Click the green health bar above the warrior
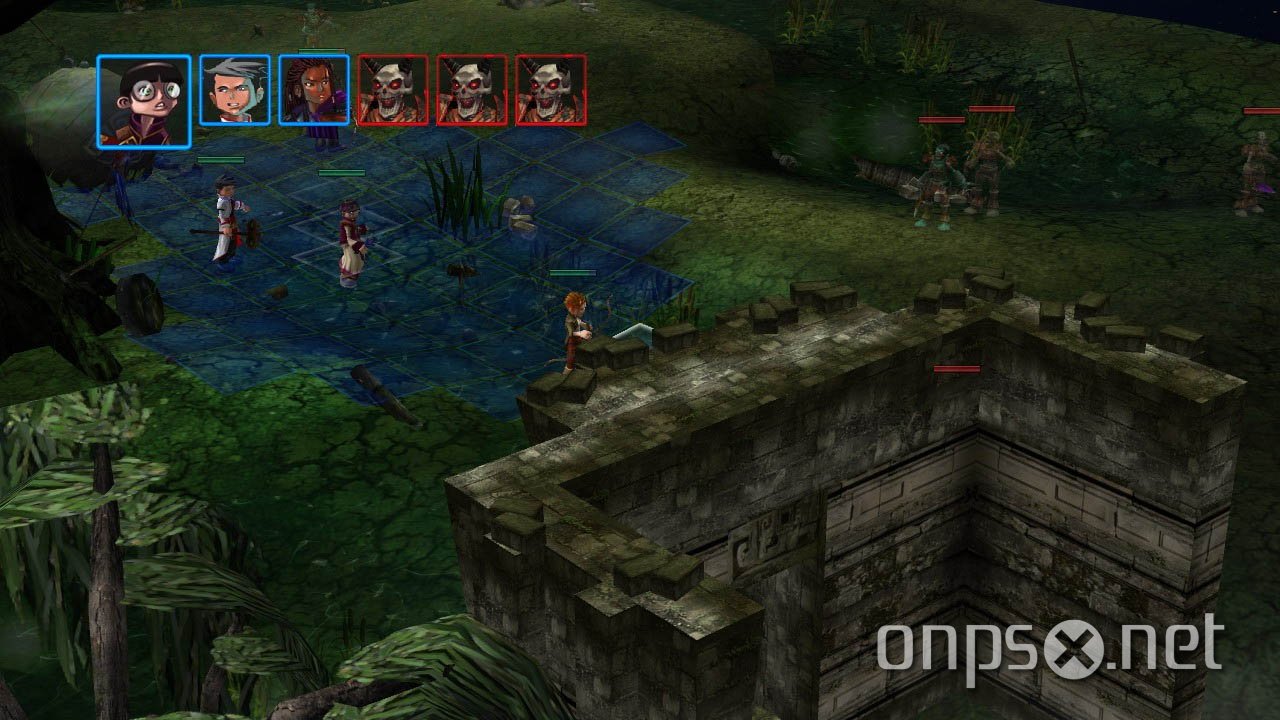 click(x=222, y=160)
